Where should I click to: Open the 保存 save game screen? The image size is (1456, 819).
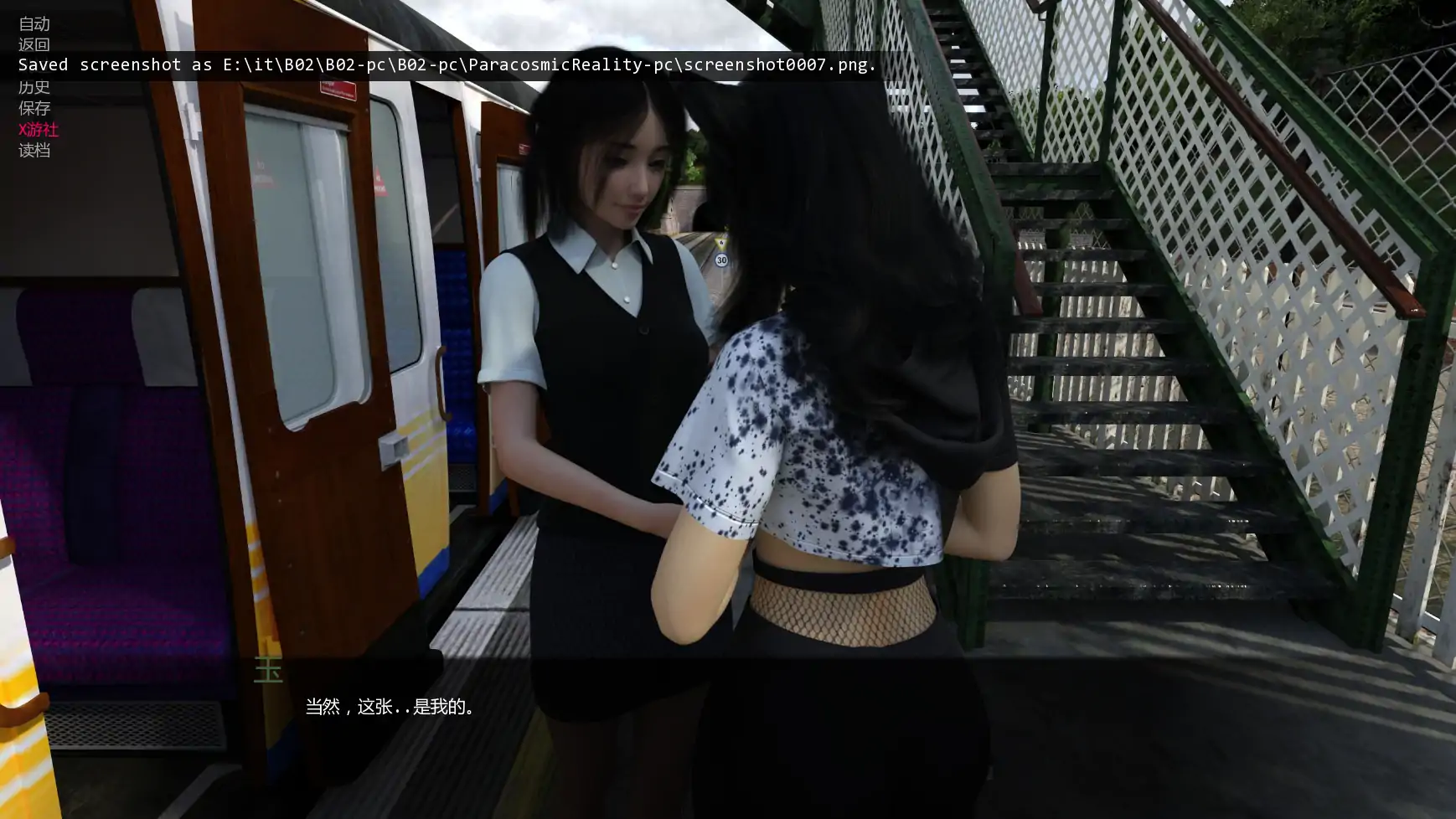click(34, 108)
